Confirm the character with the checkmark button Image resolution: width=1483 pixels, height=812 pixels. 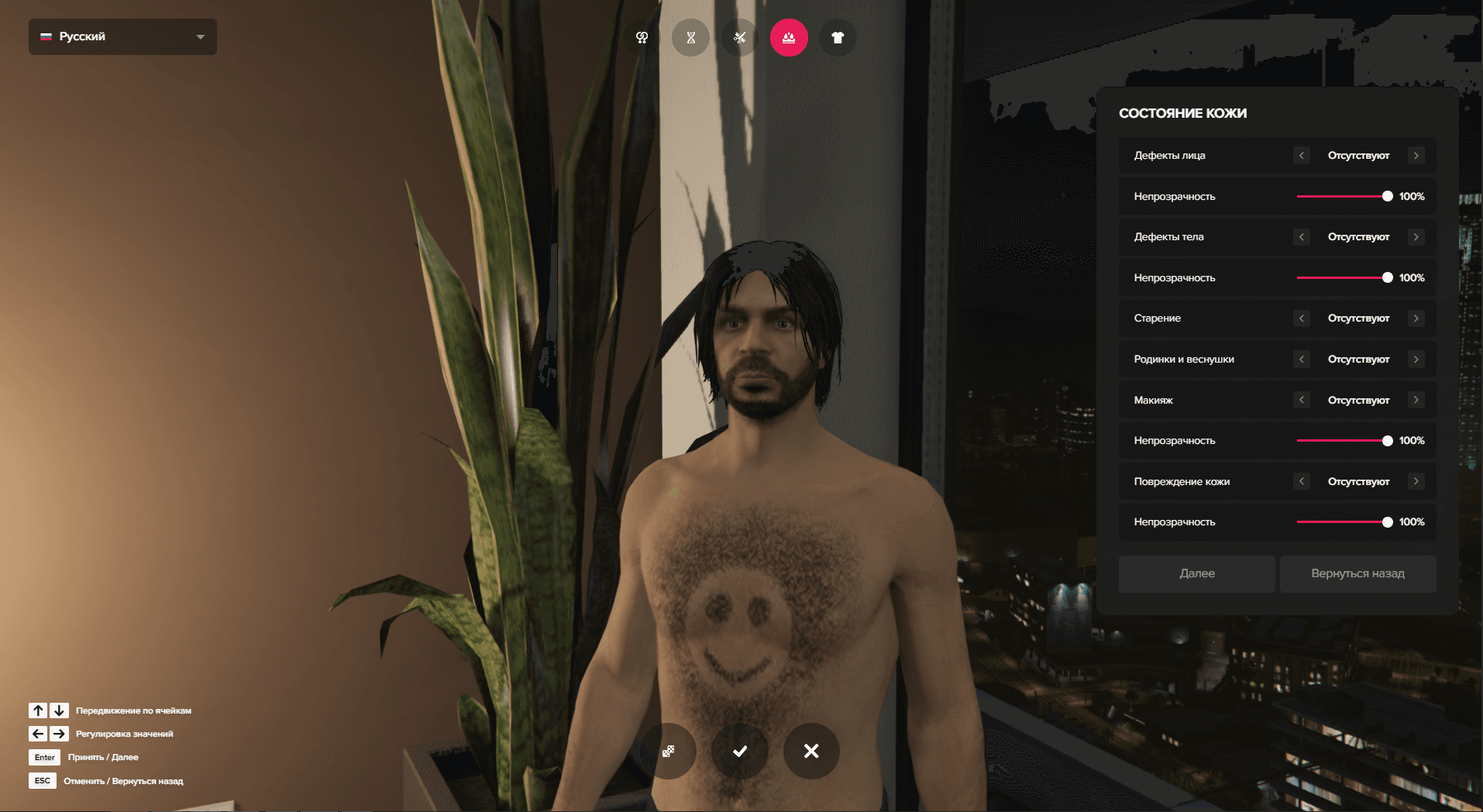(740, 751)
